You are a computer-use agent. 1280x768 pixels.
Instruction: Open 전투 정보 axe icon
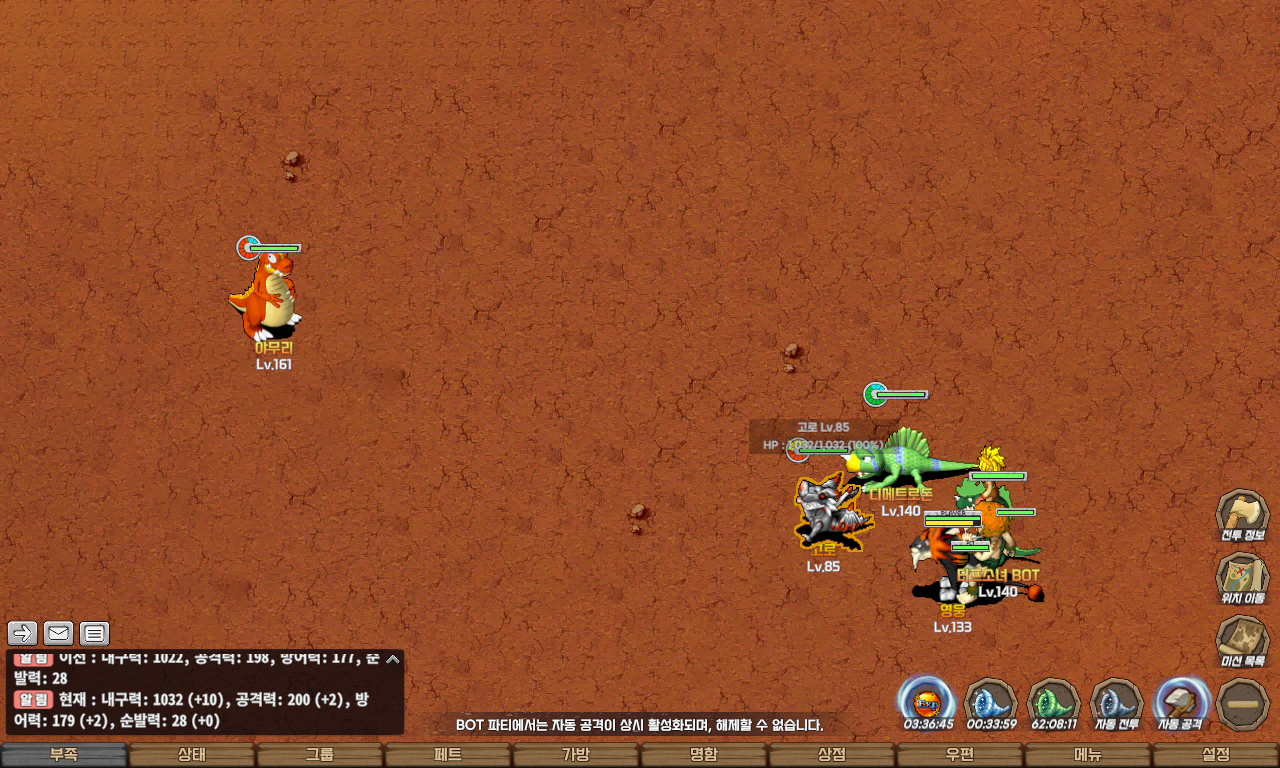1242,514
